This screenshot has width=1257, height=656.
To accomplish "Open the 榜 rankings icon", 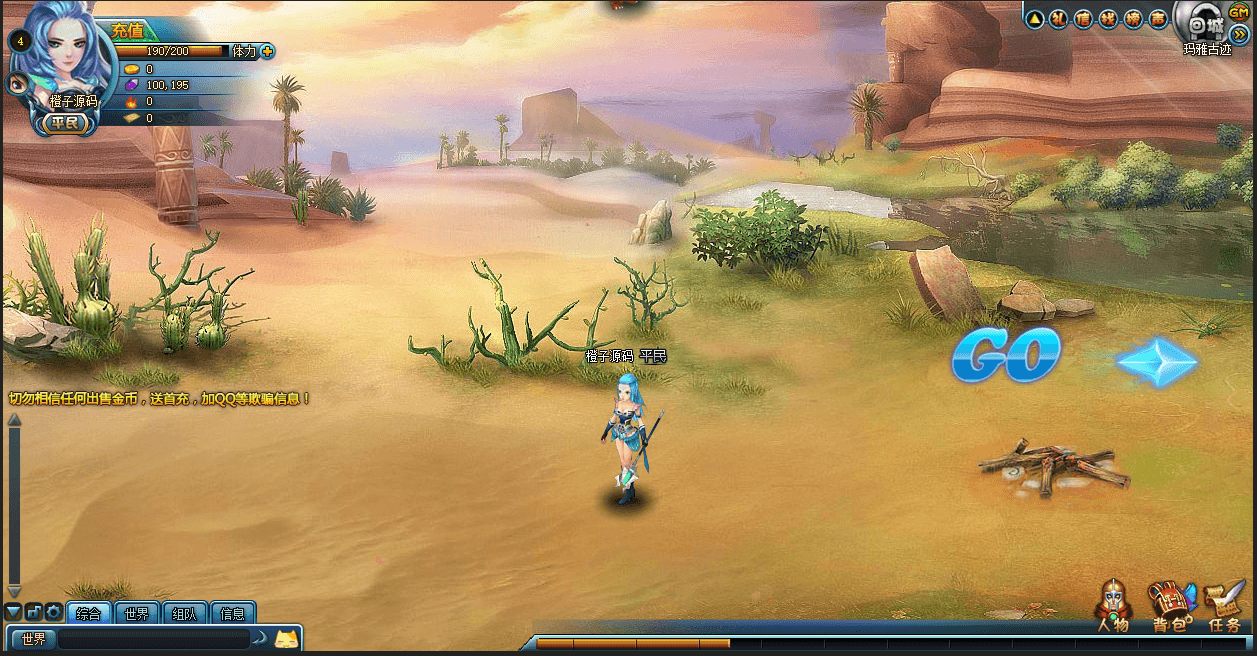I will [x=1133, y=18].
